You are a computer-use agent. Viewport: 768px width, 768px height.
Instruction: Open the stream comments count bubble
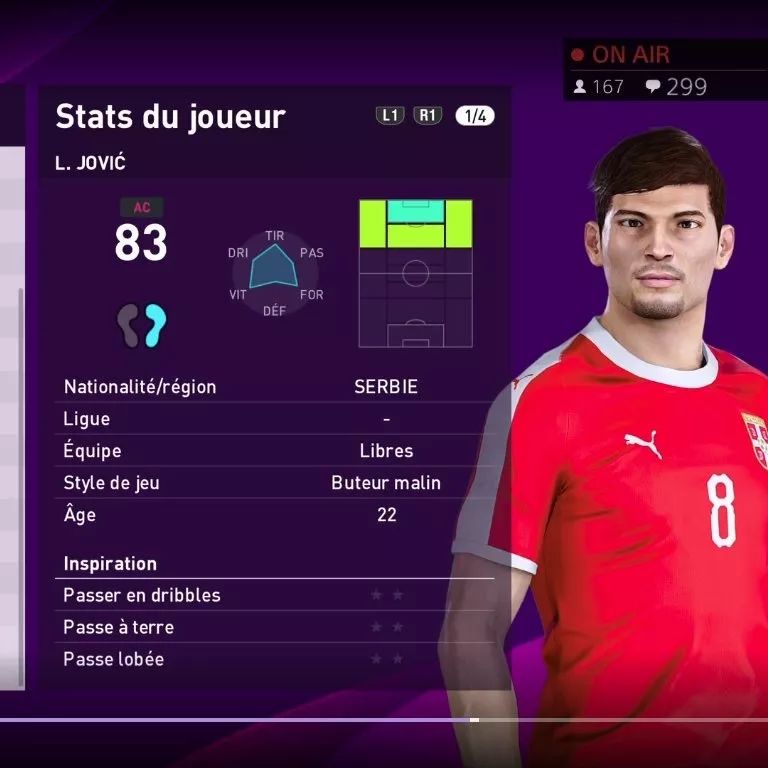point(676,87)
